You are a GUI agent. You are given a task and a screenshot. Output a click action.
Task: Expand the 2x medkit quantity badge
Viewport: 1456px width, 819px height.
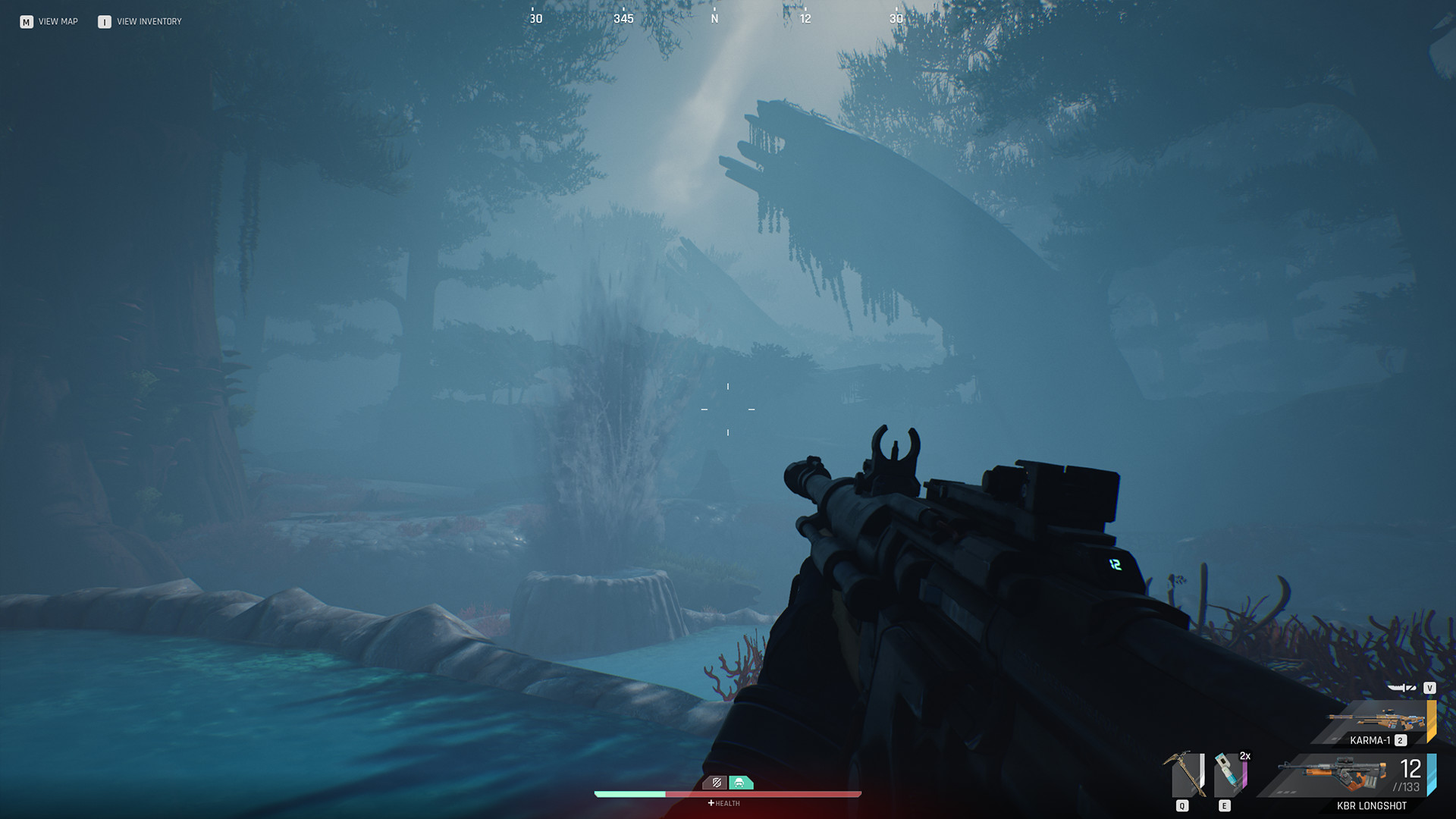click(1245, 756)
